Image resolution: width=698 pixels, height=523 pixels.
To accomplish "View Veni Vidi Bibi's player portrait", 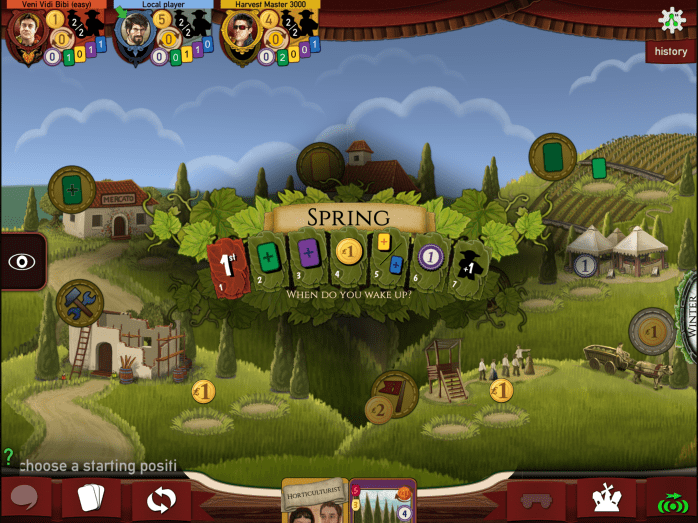I will click(x=24, y=31).
